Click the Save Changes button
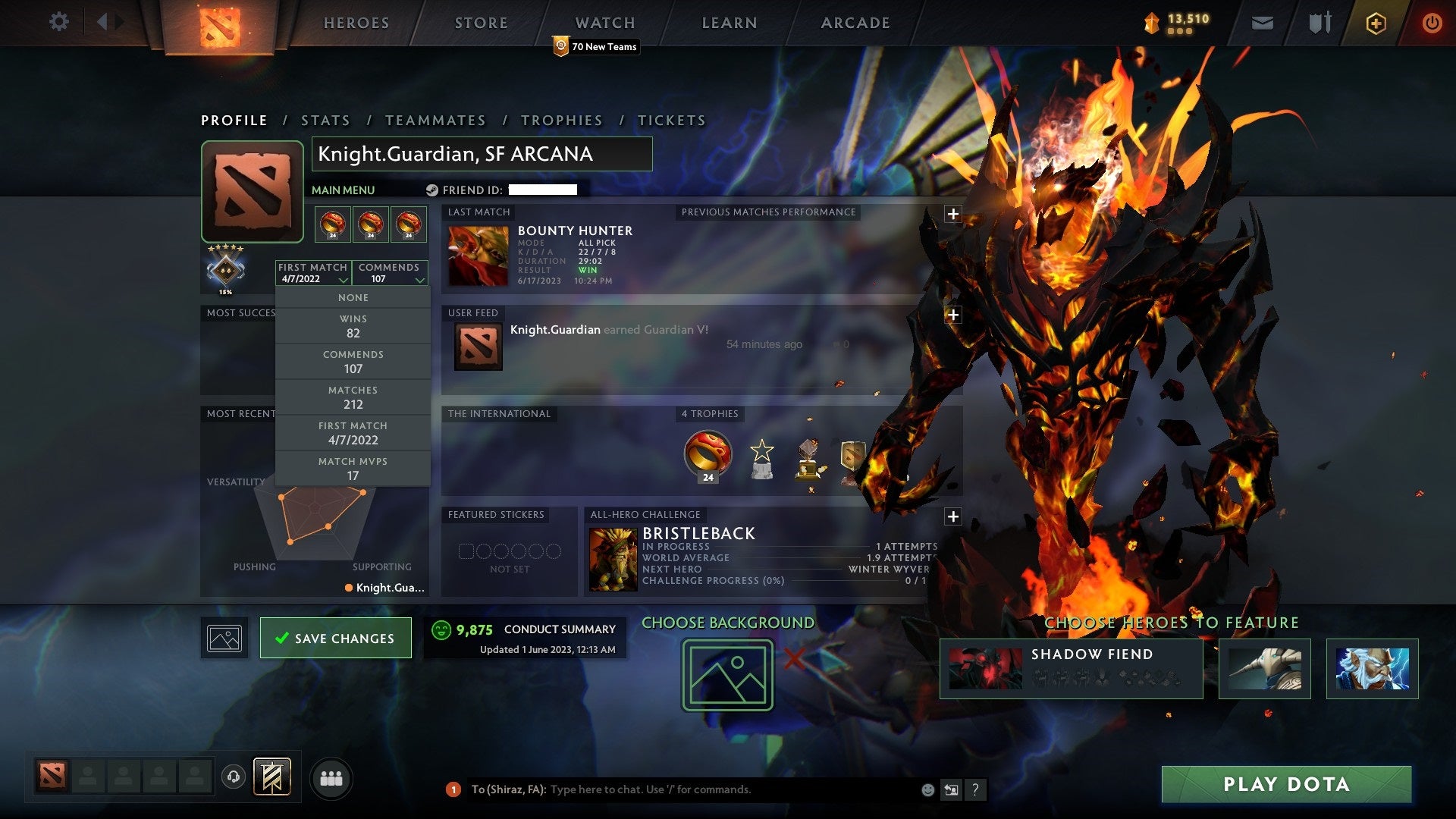The image size is (1456, 819). pos(336,638)
